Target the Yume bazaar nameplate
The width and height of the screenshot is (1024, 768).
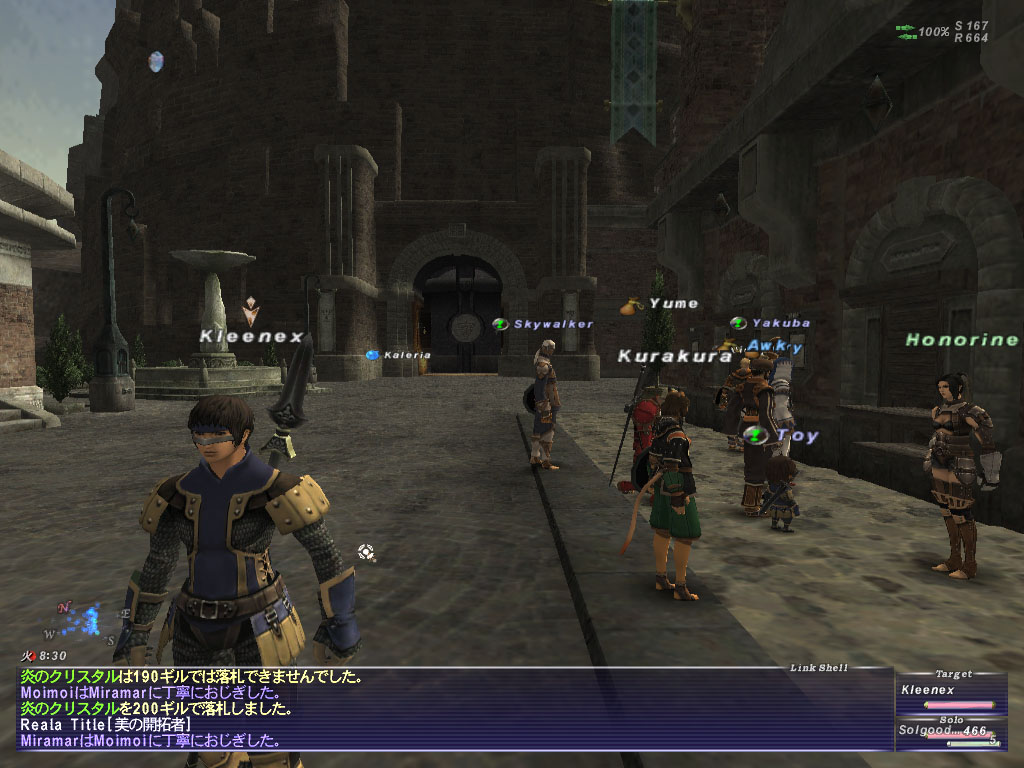pos(673,303)
